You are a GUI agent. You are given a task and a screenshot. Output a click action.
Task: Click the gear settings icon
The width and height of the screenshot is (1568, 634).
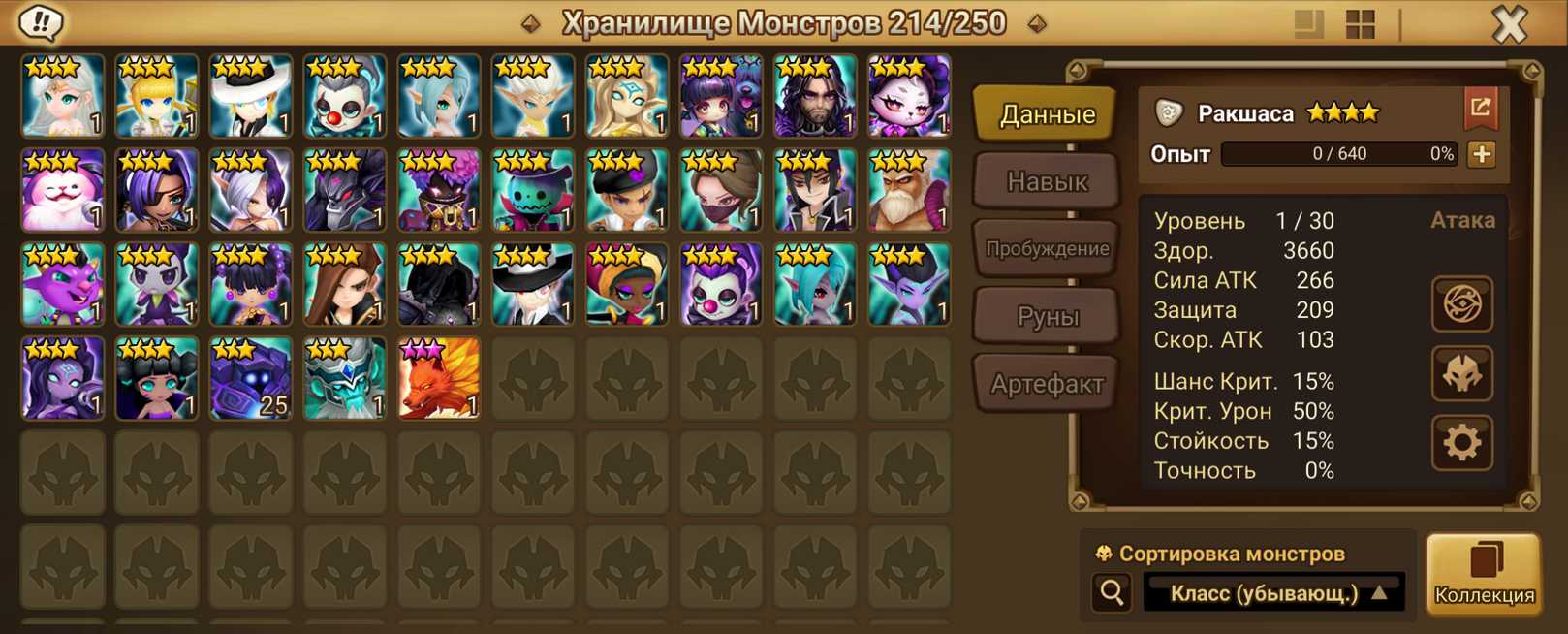[x=1461, y=443]
